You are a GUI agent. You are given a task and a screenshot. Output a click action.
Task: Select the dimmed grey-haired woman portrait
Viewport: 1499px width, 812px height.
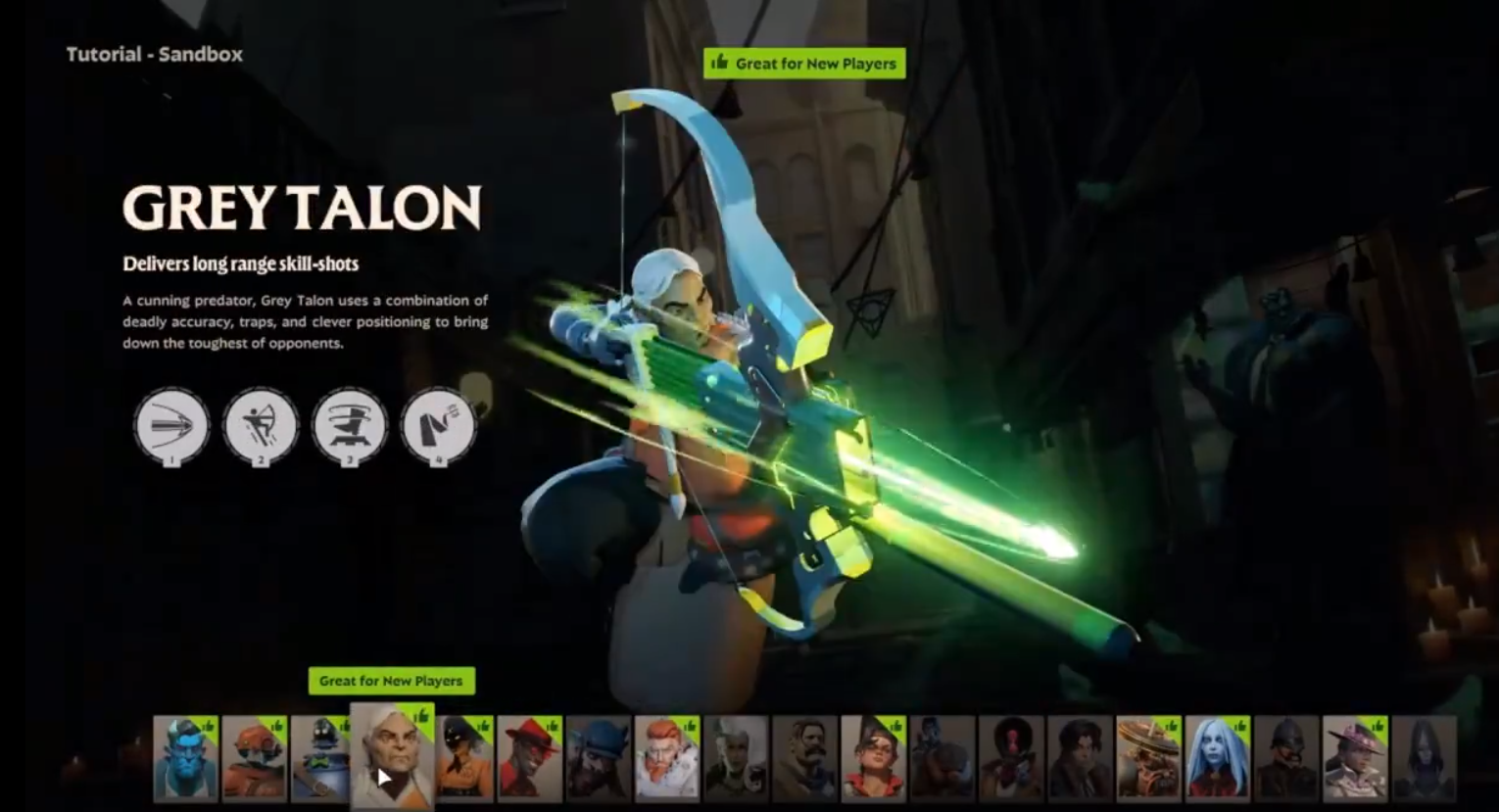[x=736, y=758]
